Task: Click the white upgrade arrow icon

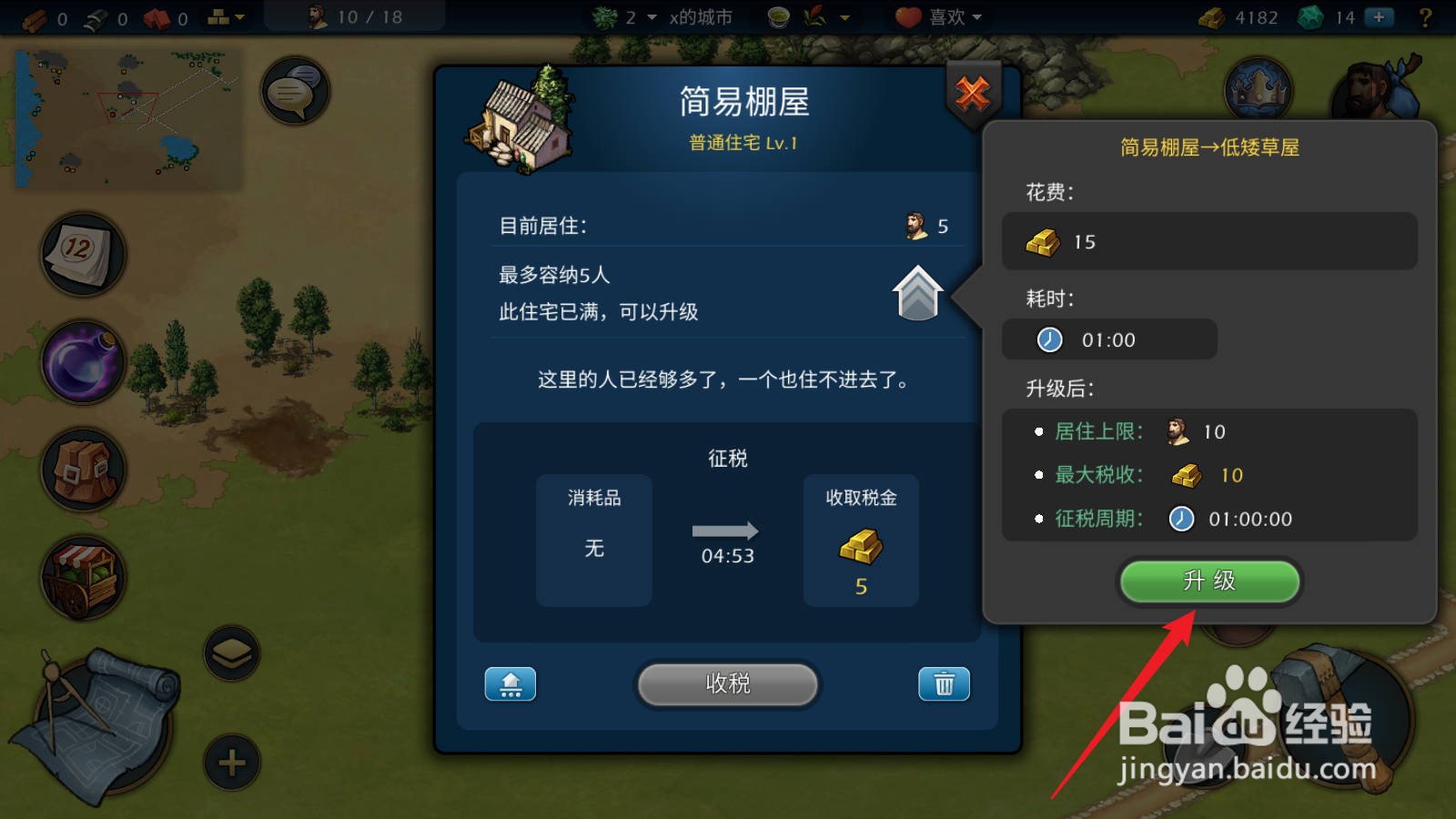Action: pos(917,293)
